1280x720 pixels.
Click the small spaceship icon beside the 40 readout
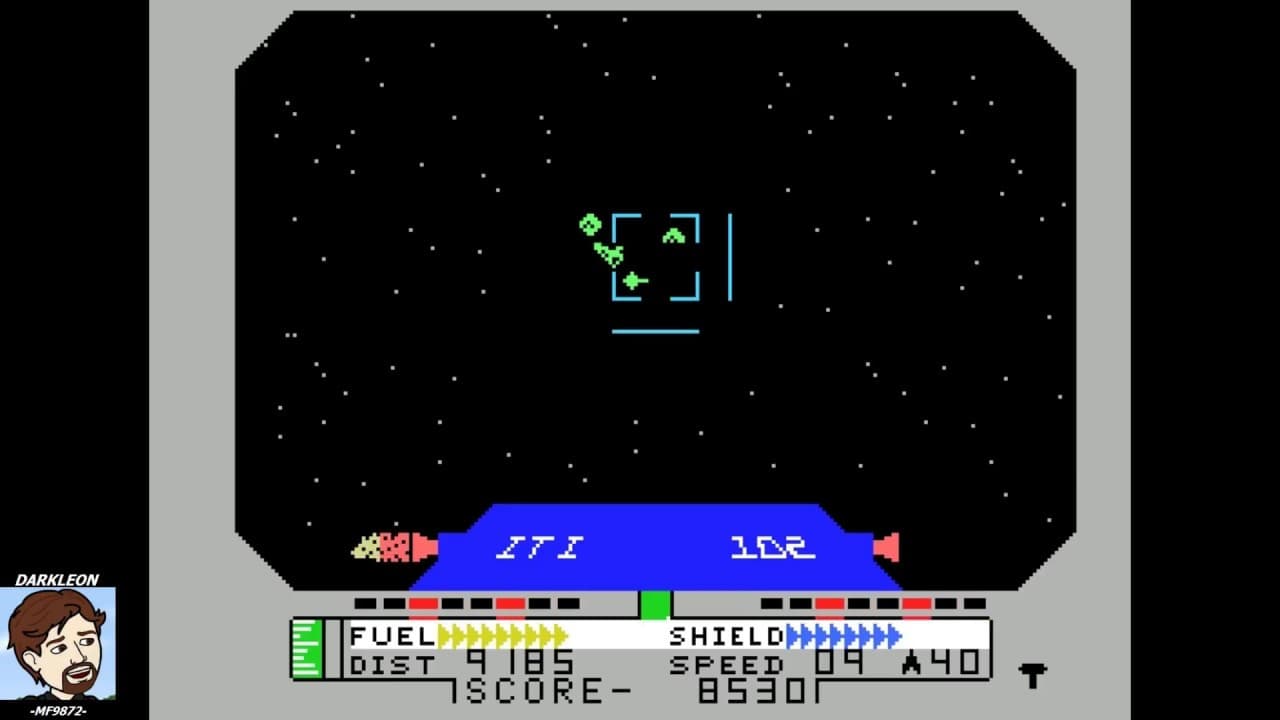910,661
